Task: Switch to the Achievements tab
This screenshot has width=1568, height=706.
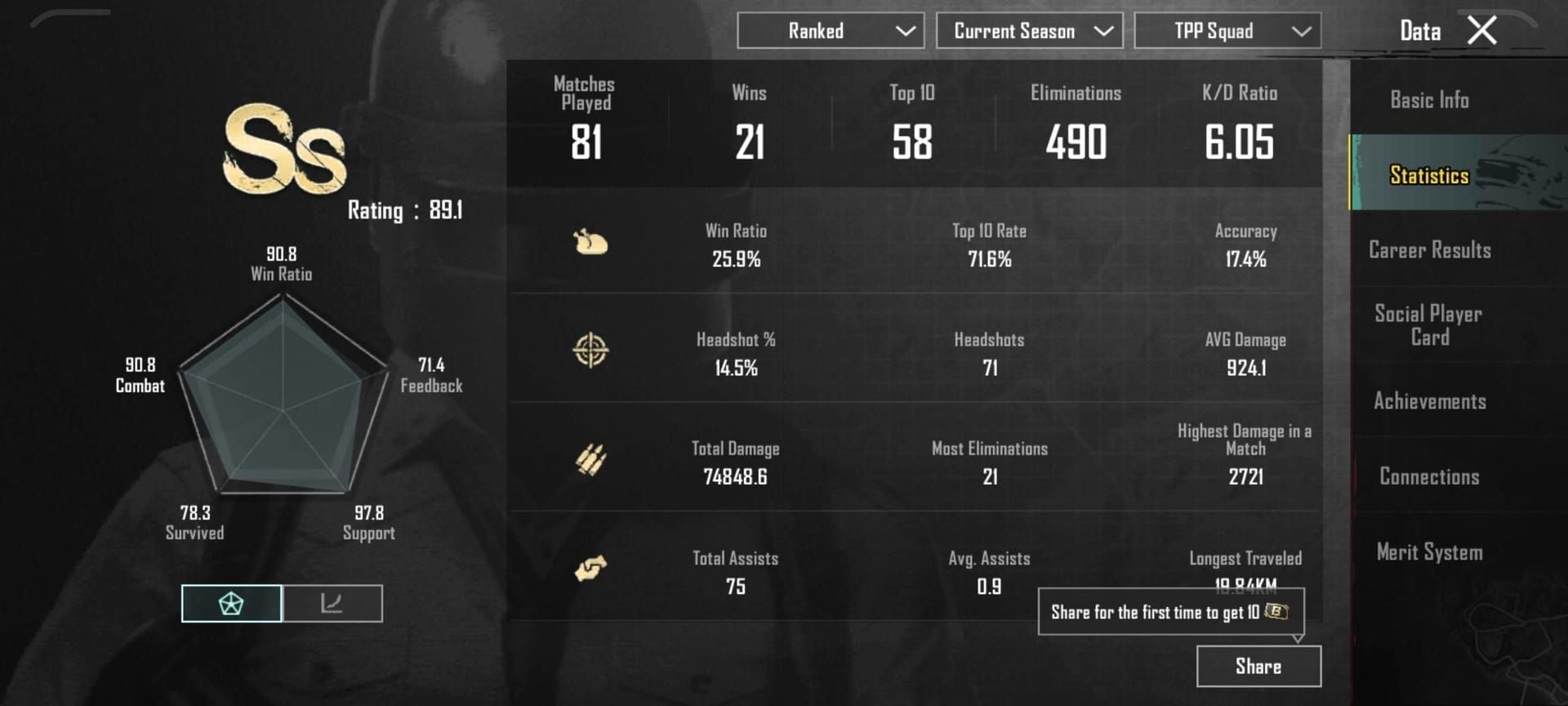Action: [1428, 401]
